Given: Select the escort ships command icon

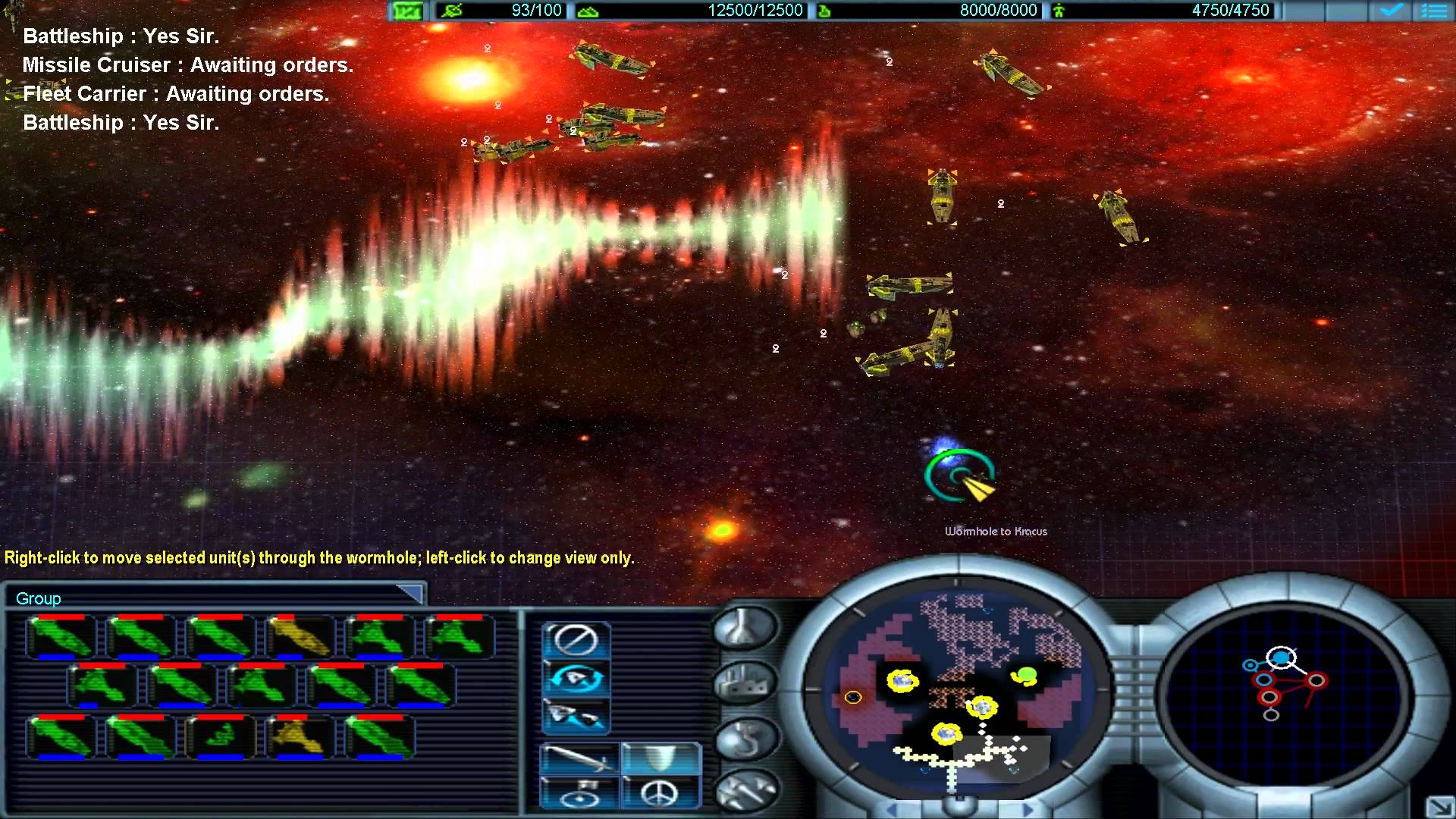Looking at the screenshot, I should click(x=576, y=715).
